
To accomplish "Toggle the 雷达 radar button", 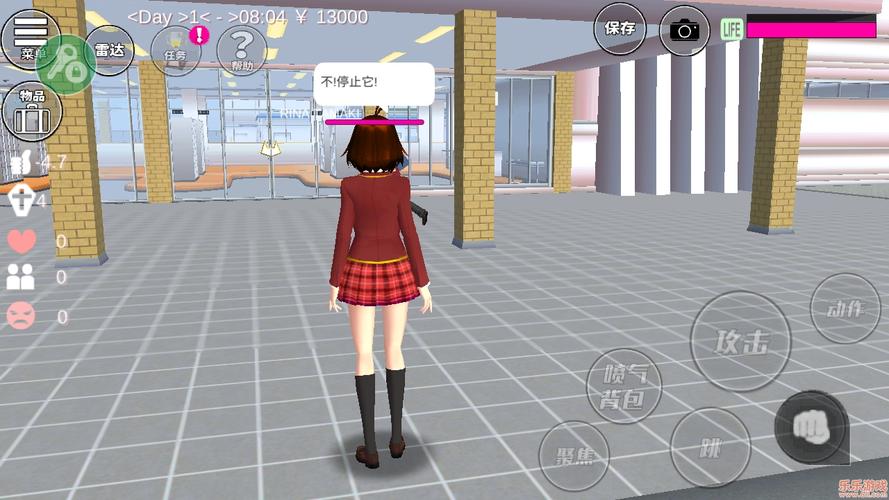I will (x=108, y=48).
